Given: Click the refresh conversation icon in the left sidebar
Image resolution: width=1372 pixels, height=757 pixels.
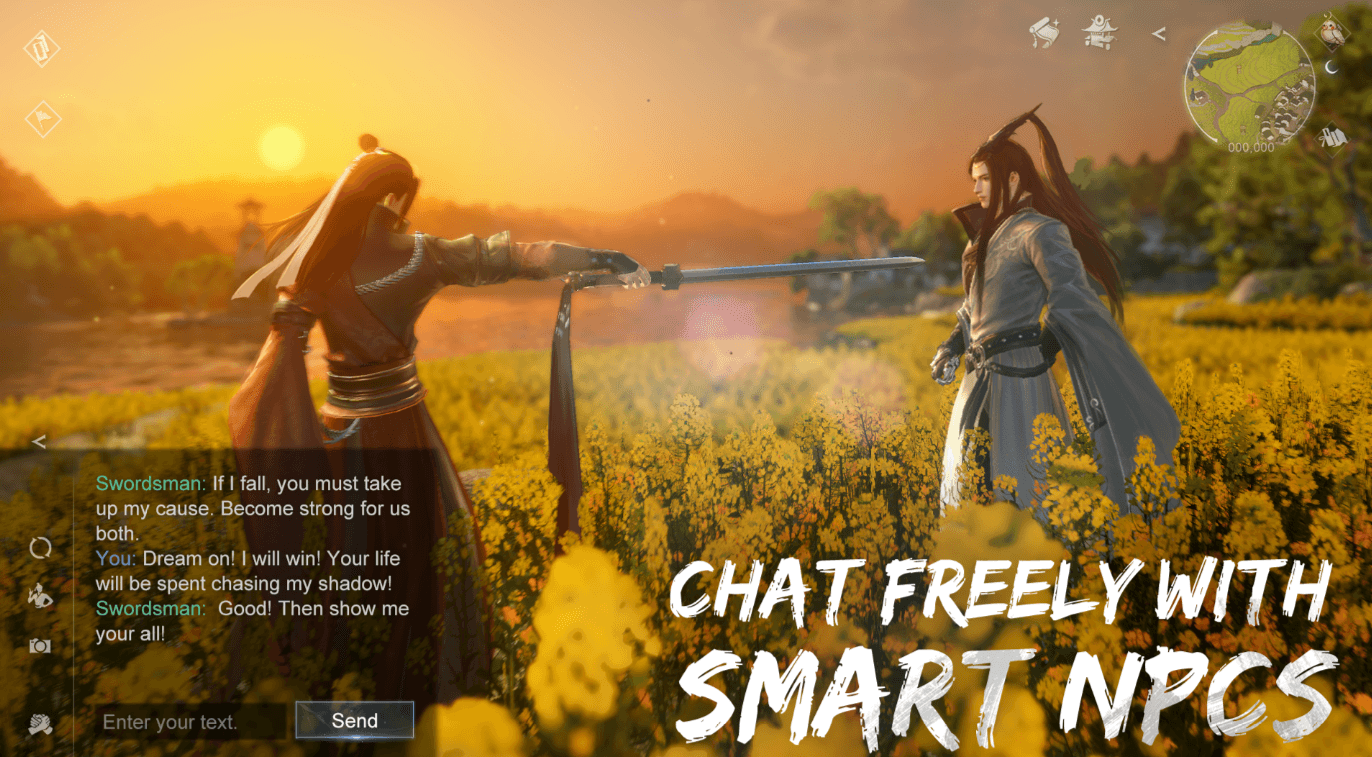Looking at the screenshot, I should click(x=40, y=550).
